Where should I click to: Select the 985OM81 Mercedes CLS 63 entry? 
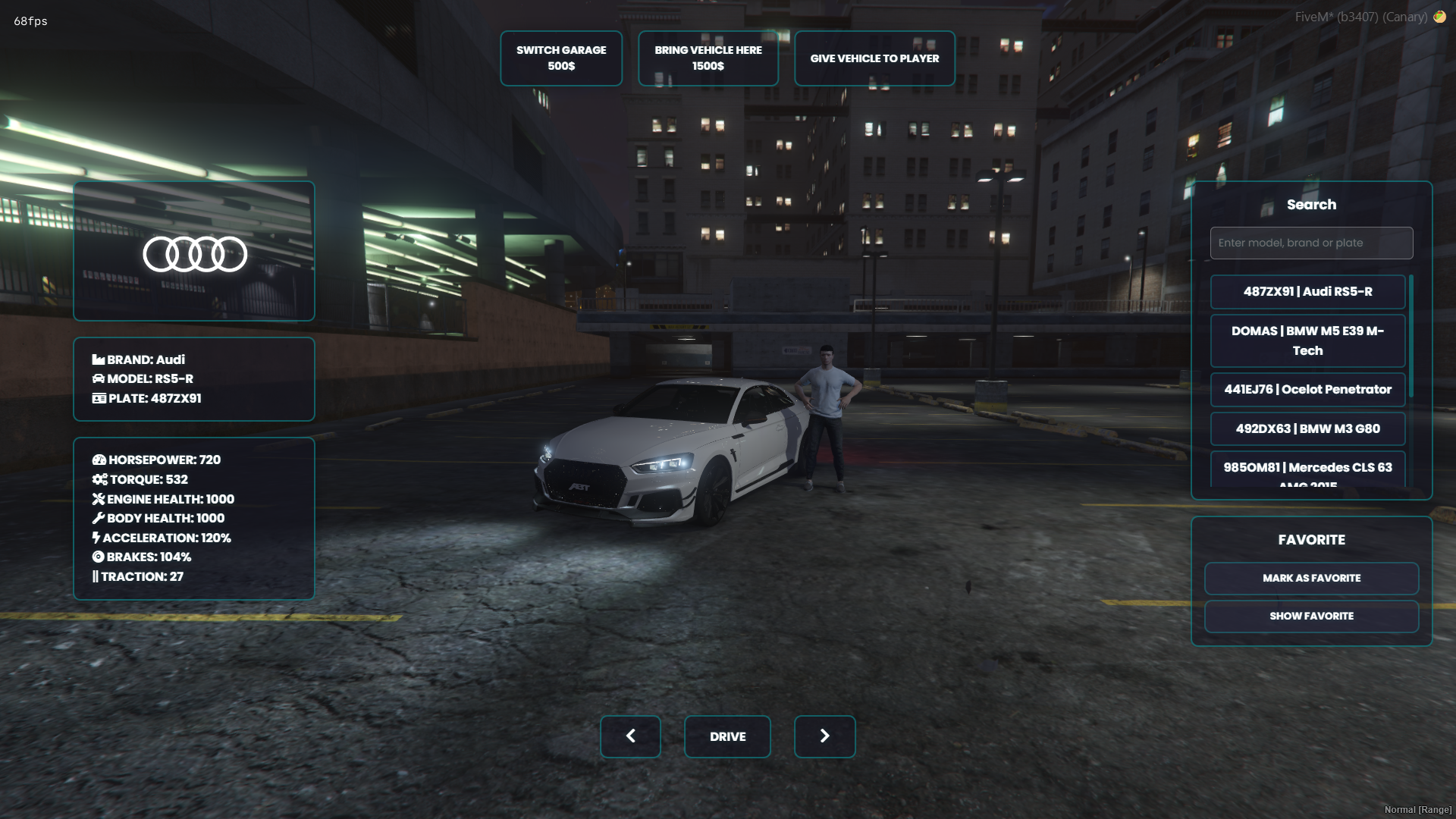(1307, 470)
